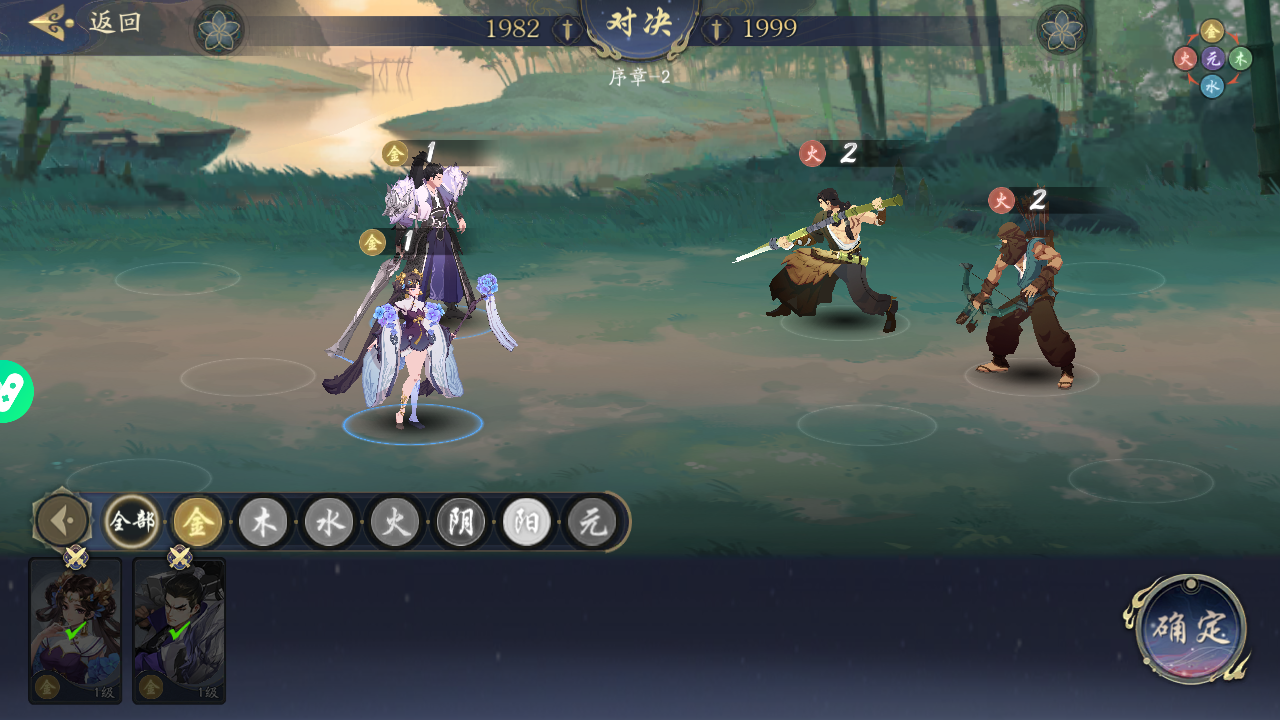
Task: Deselect the female hero card
Action: [75, 631]
